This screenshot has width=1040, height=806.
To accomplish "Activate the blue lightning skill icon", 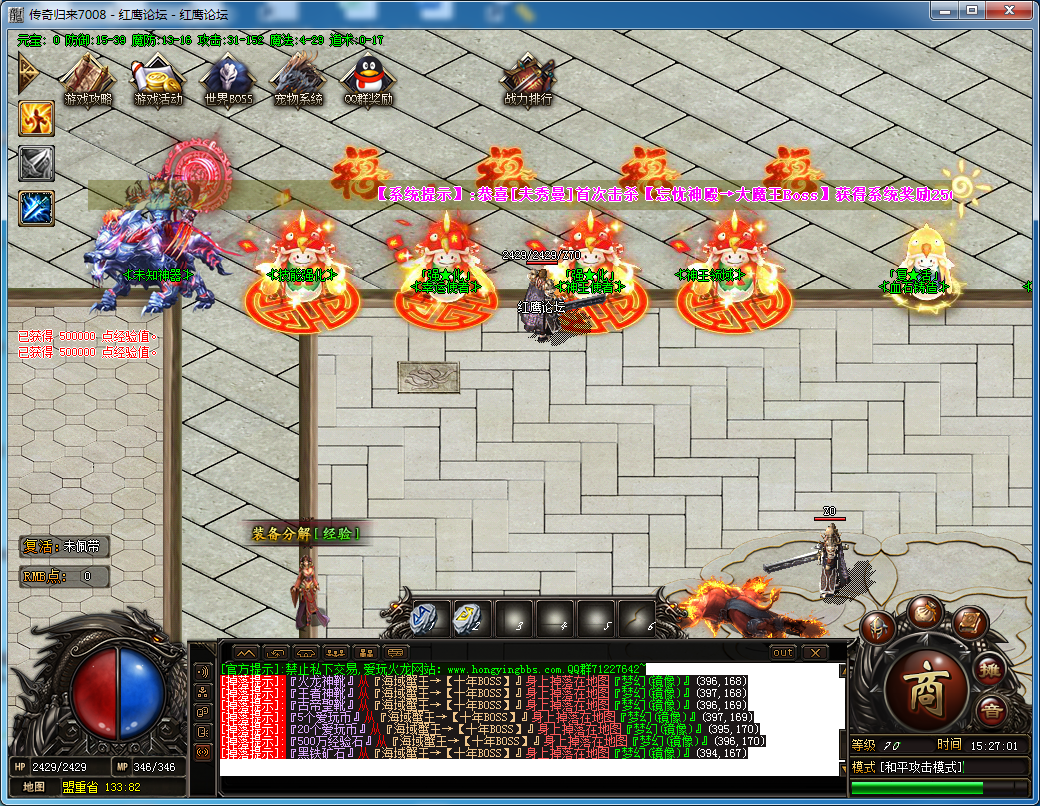I will [x=36, y=208].
